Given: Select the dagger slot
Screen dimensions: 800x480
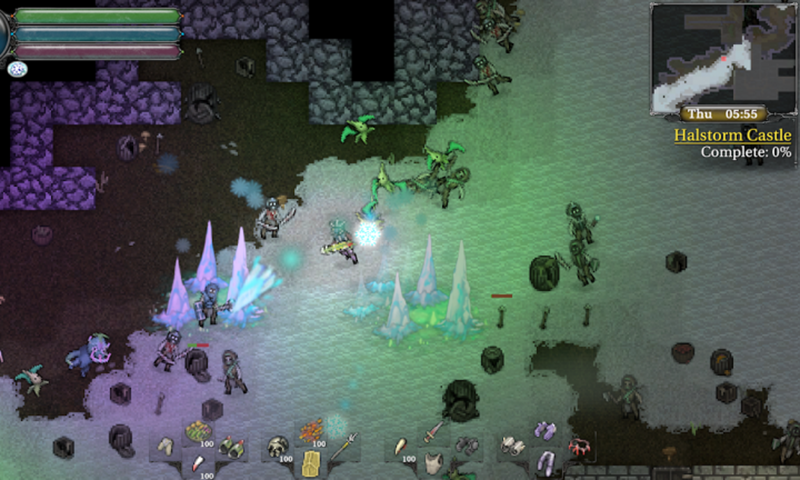Looking at the screenshot, I should 433,431.
